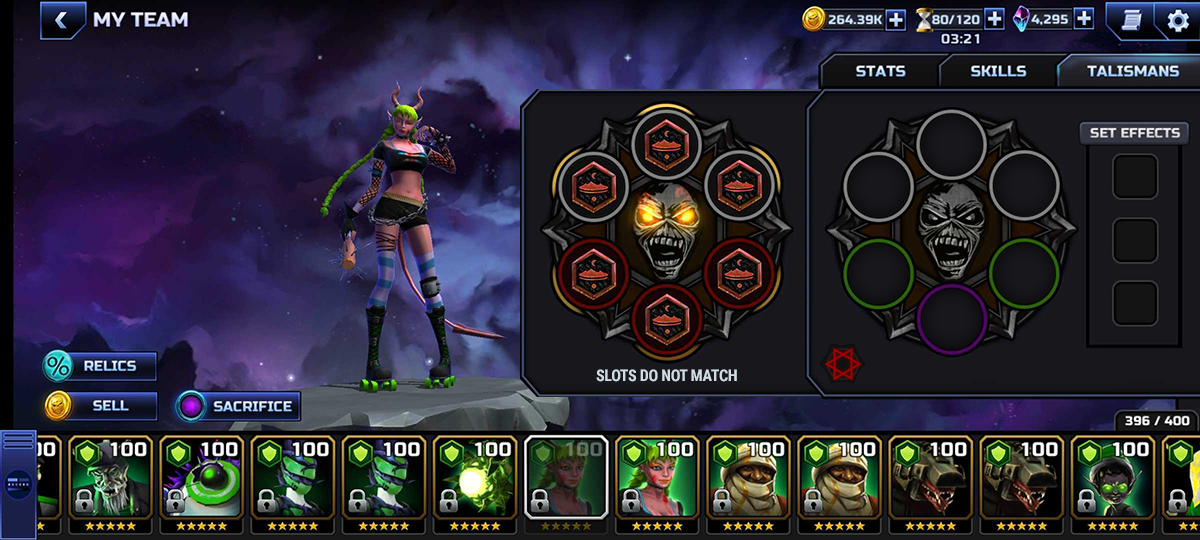Screen dimensions: 1200x540
Task: Switch to the Stats tab
Action: coord(880,71)
